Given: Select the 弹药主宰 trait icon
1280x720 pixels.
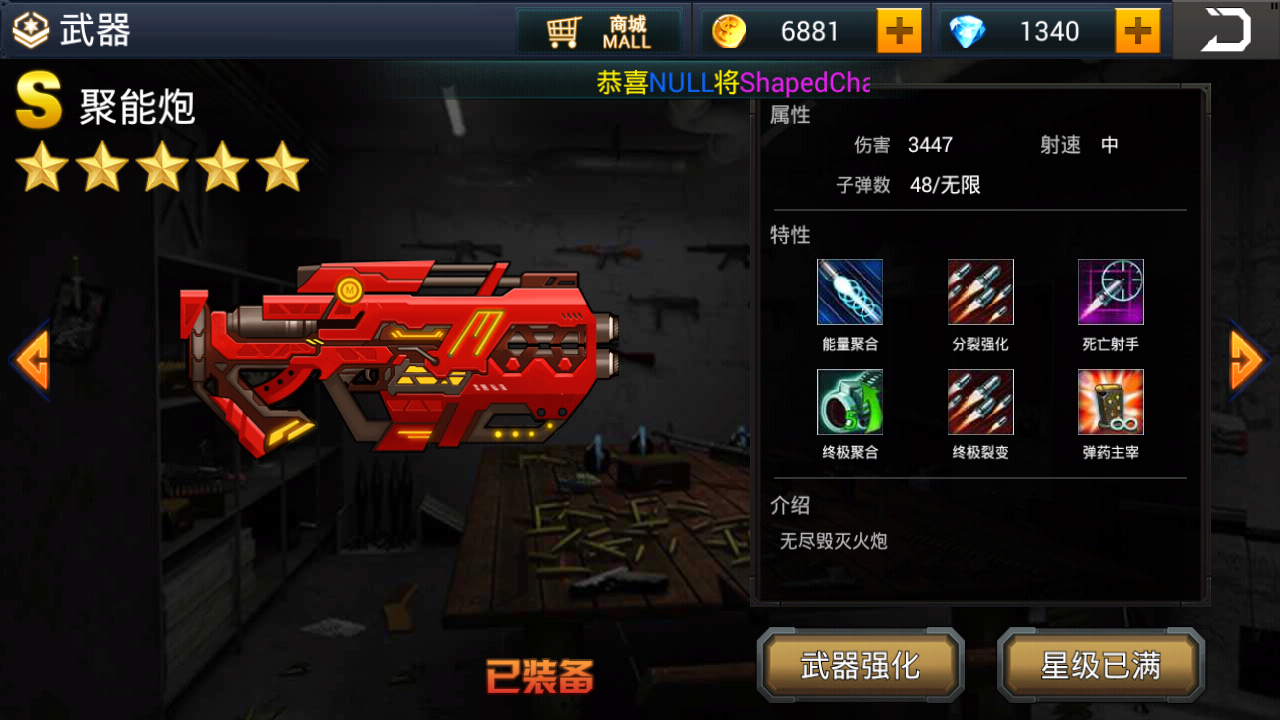Looking at the screenshot, I should coord(1110,402).
